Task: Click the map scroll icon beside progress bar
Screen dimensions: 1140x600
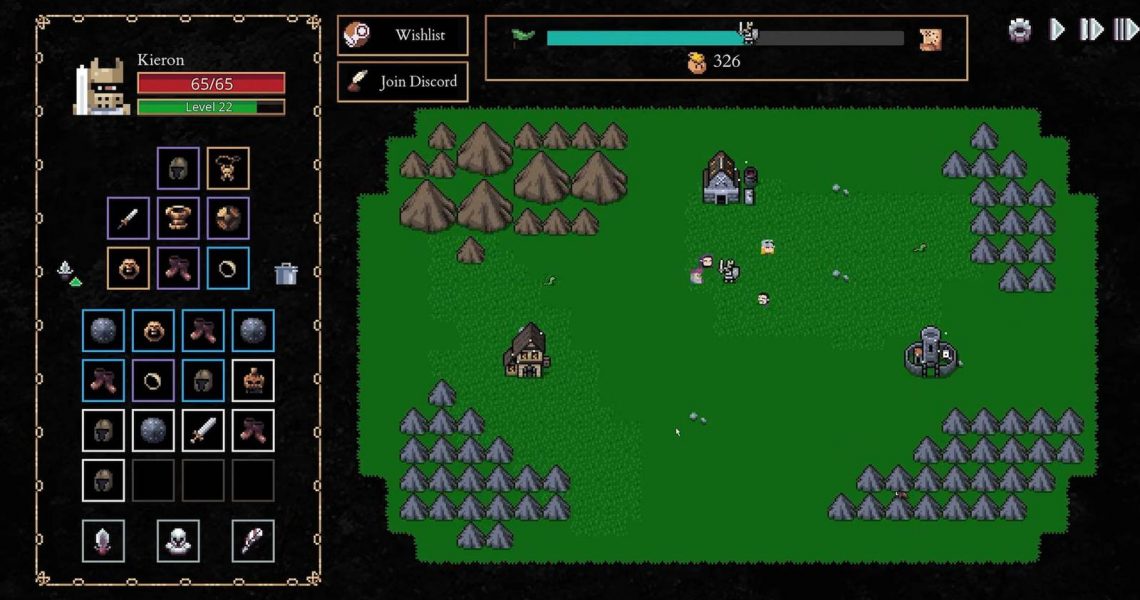Action: [x=930, y=39]
